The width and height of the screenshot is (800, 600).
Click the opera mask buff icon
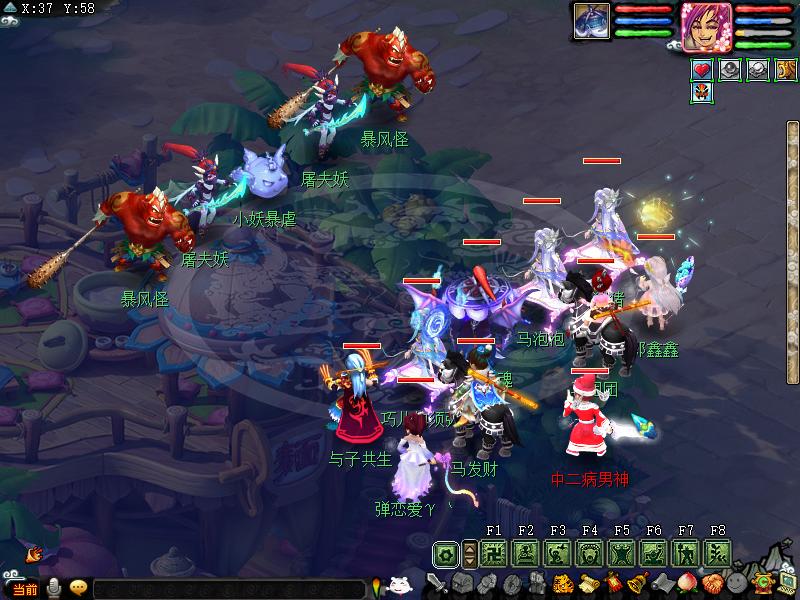click(x=703, y=93)
